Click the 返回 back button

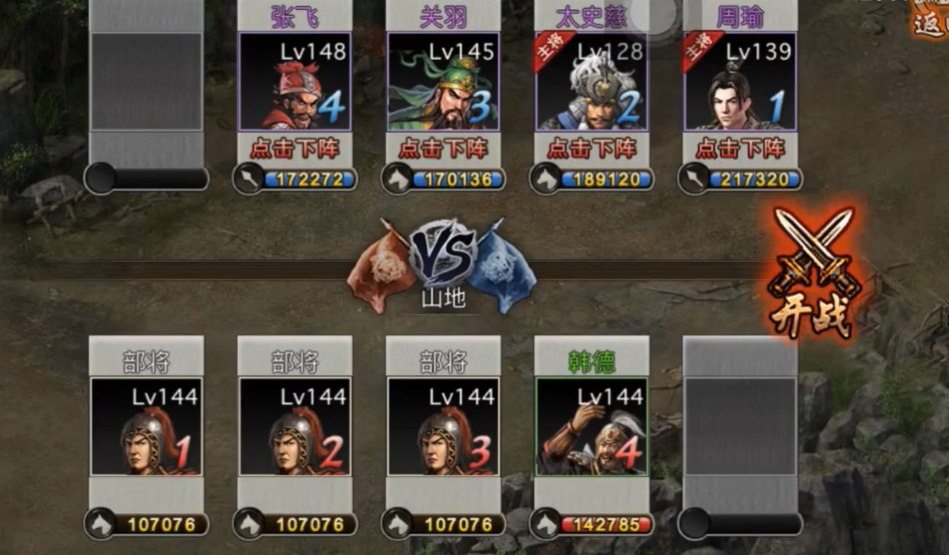point(930,18)
